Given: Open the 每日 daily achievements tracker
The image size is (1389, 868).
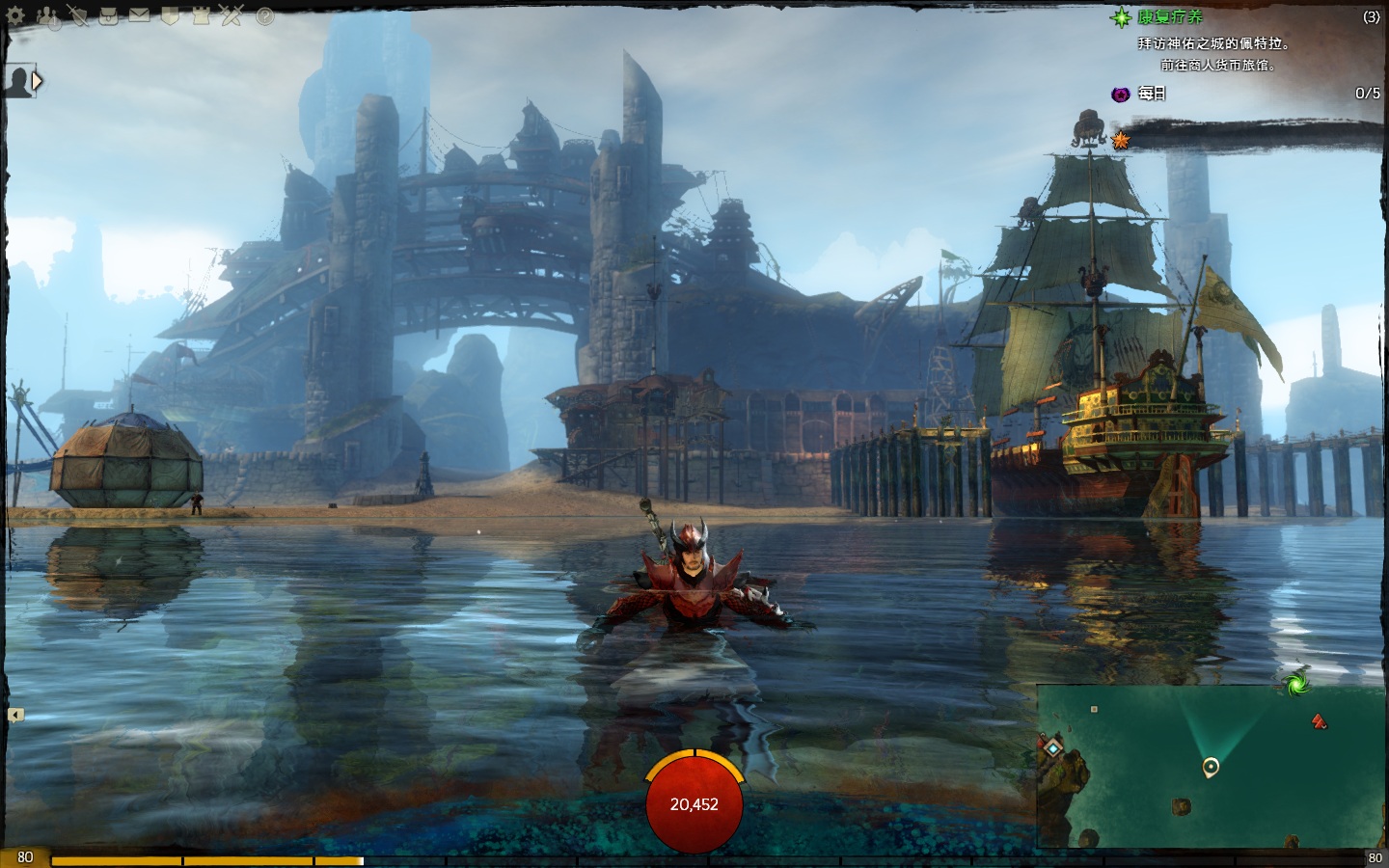Looking at the screenshot, I should click(1152, 94).
